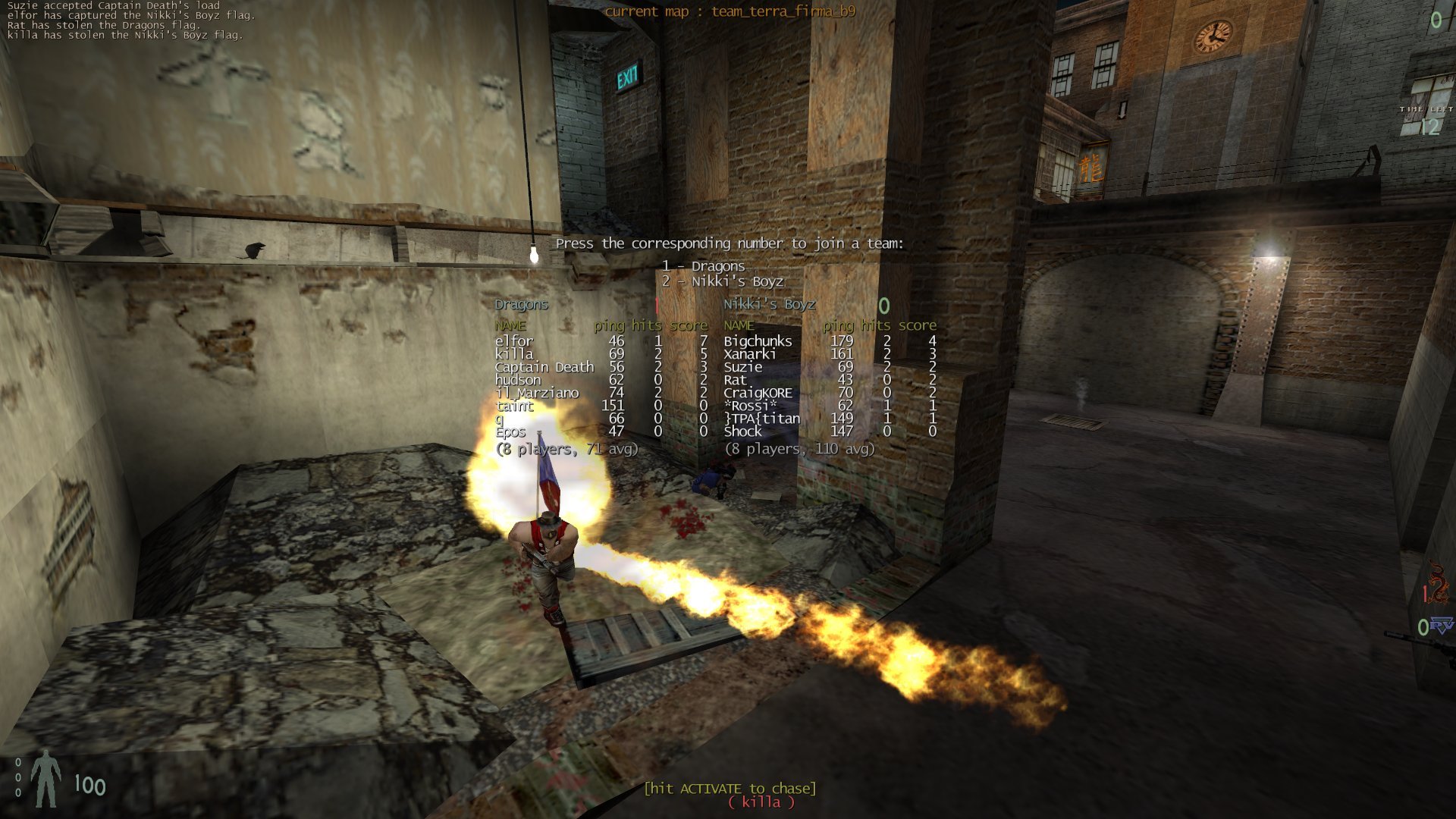1456x819 pixels.
Task: Click the body armor figure icon
Action: point(46,779)
